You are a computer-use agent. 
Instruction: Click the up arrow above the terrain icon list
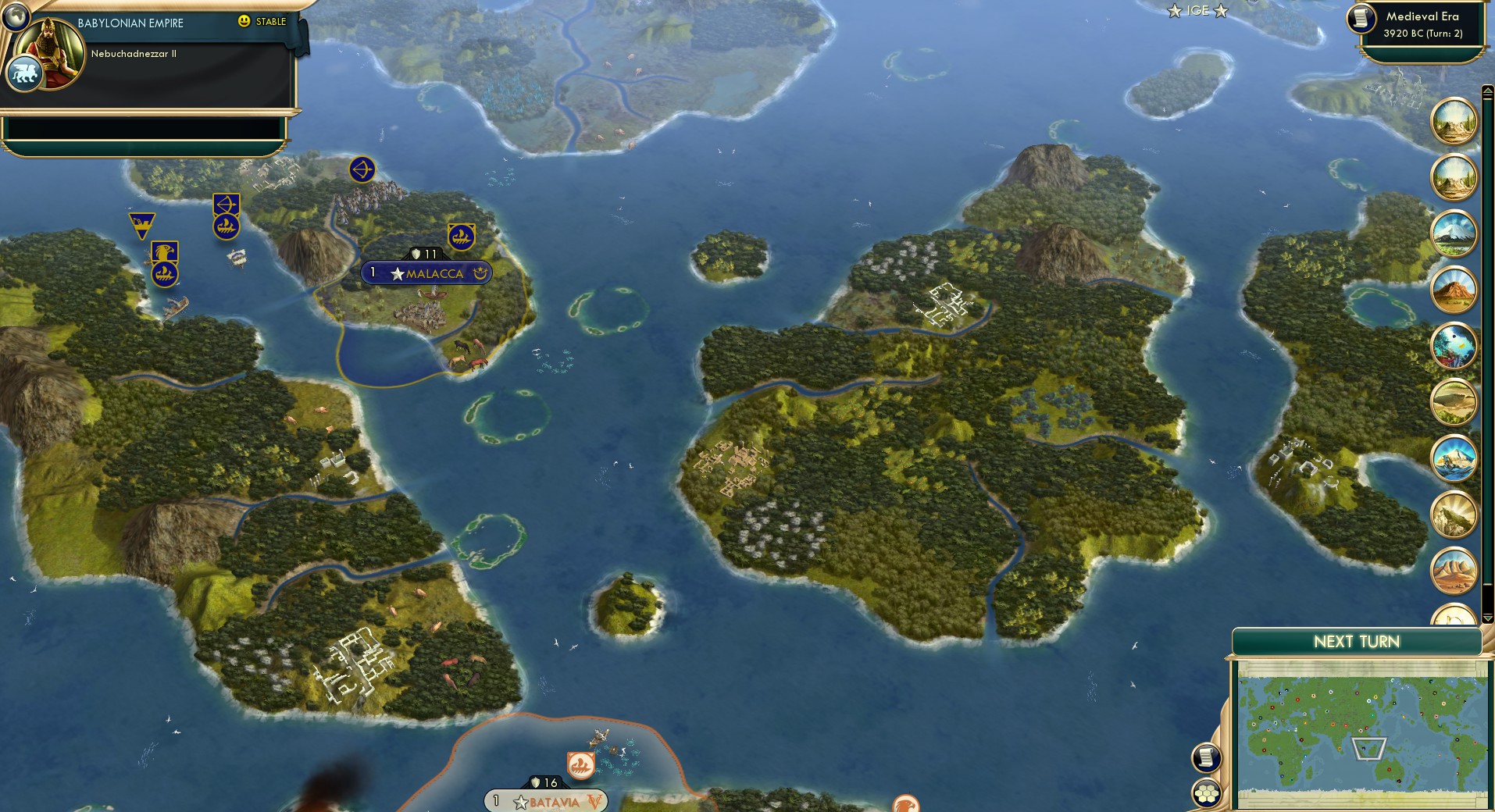[x=1488, y=92]
